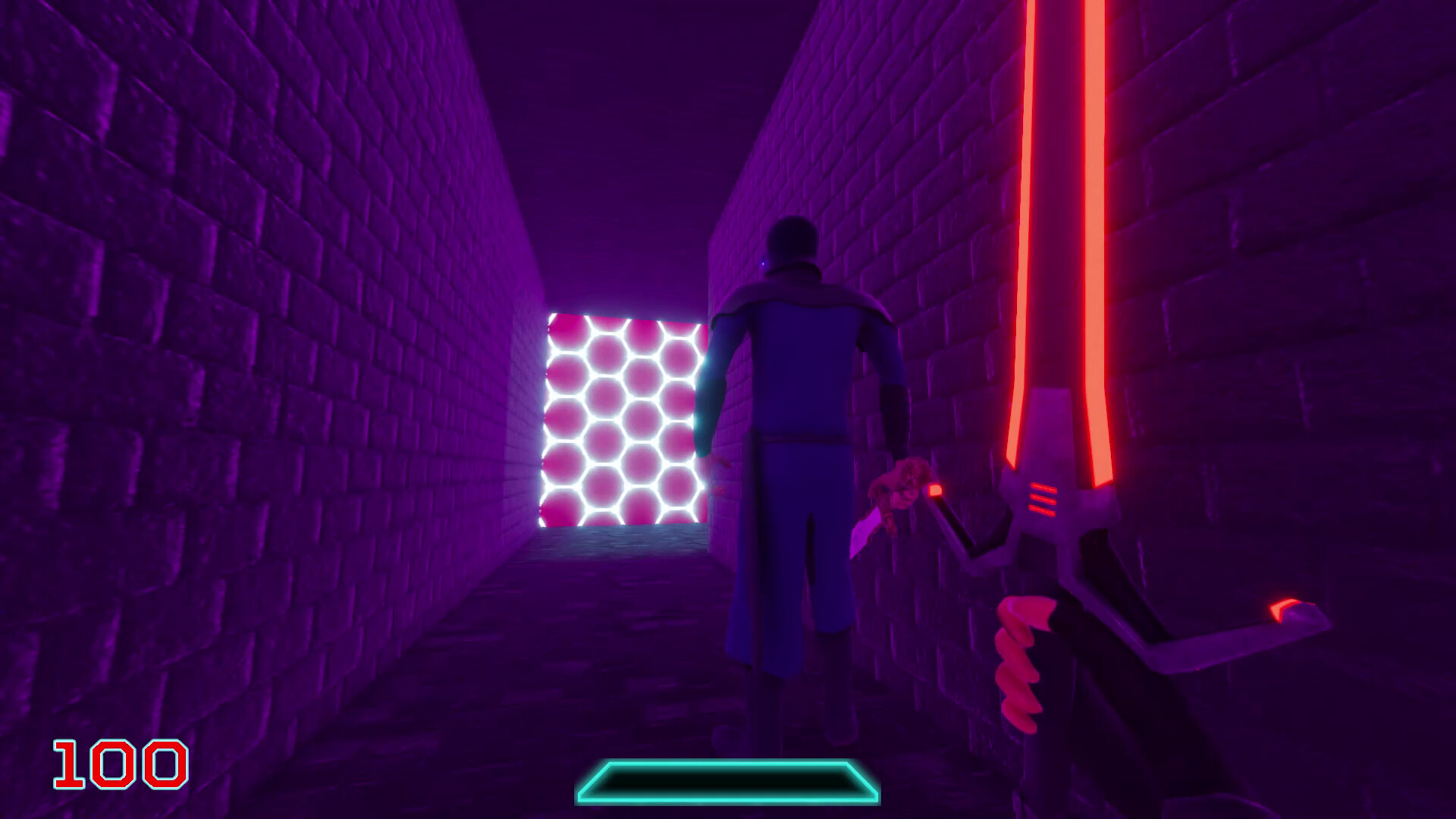Click the left brick wall of the corridor
The height and width of the screenshot is (819, 1456).
[x=227, y=341]
